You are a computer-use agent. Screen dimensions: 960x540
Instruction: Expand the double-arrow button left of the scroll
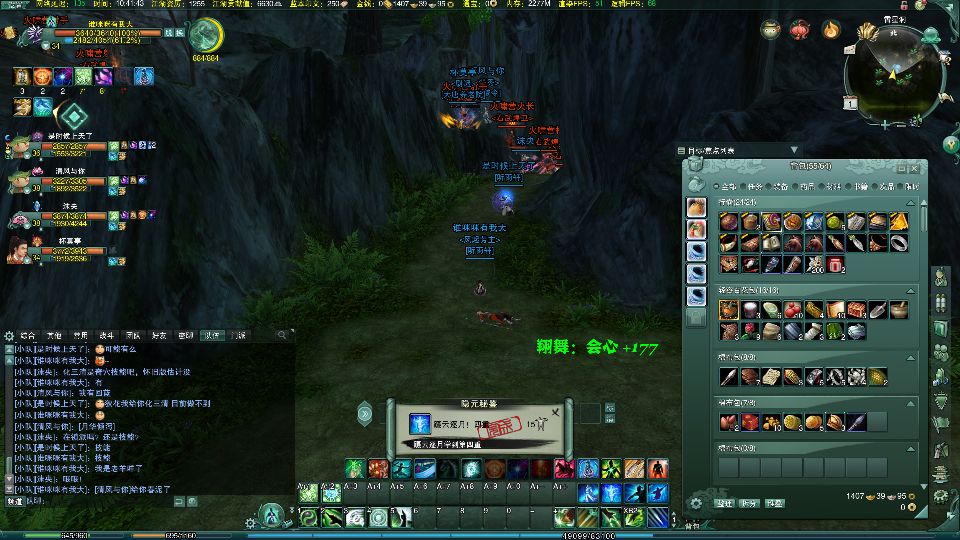[x=366, y=412]
